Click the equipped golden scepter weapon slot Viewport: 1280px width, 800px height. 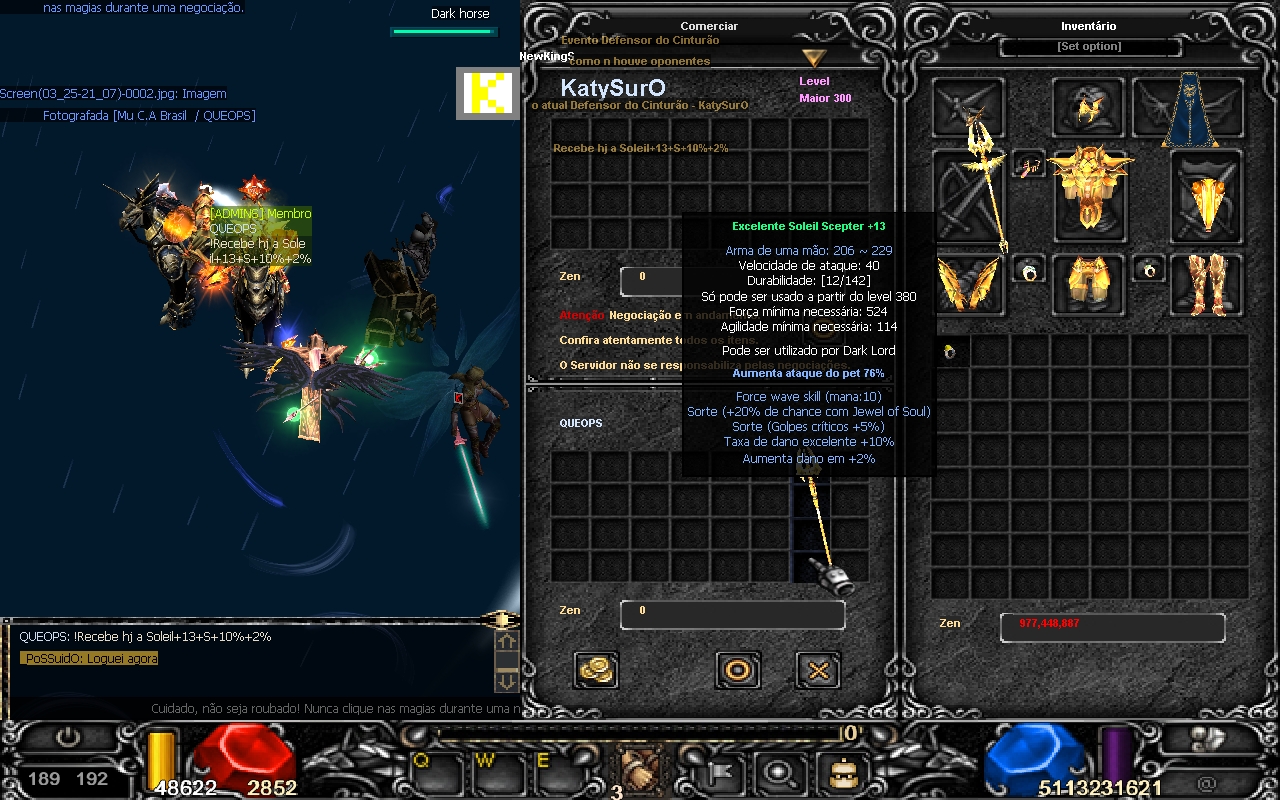(x=969, y=196)
